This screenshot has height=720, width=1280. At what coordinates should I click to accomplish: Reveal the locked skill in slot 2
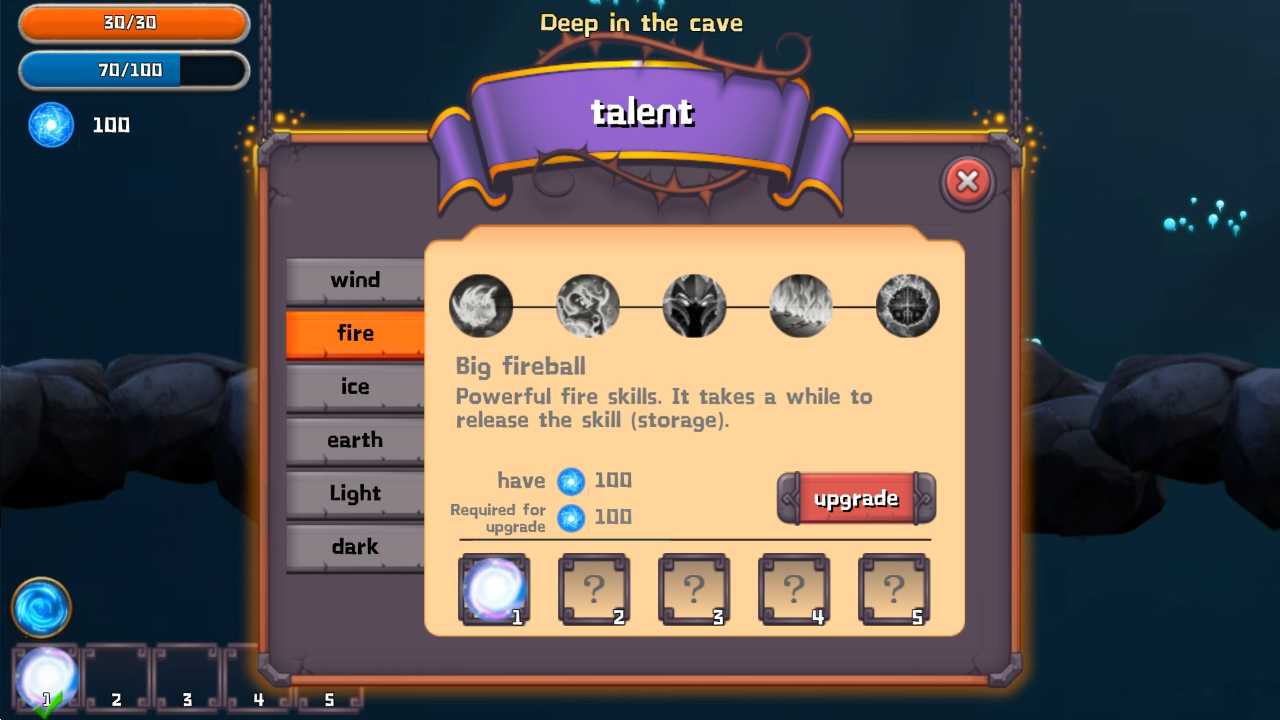(594, 589)
